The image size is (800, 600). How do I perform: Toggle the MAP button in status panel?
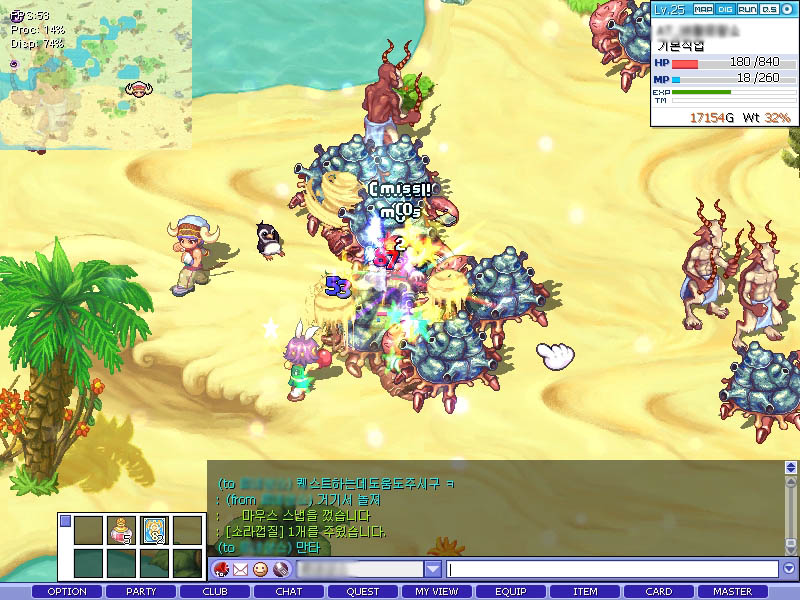click(704, 9)
